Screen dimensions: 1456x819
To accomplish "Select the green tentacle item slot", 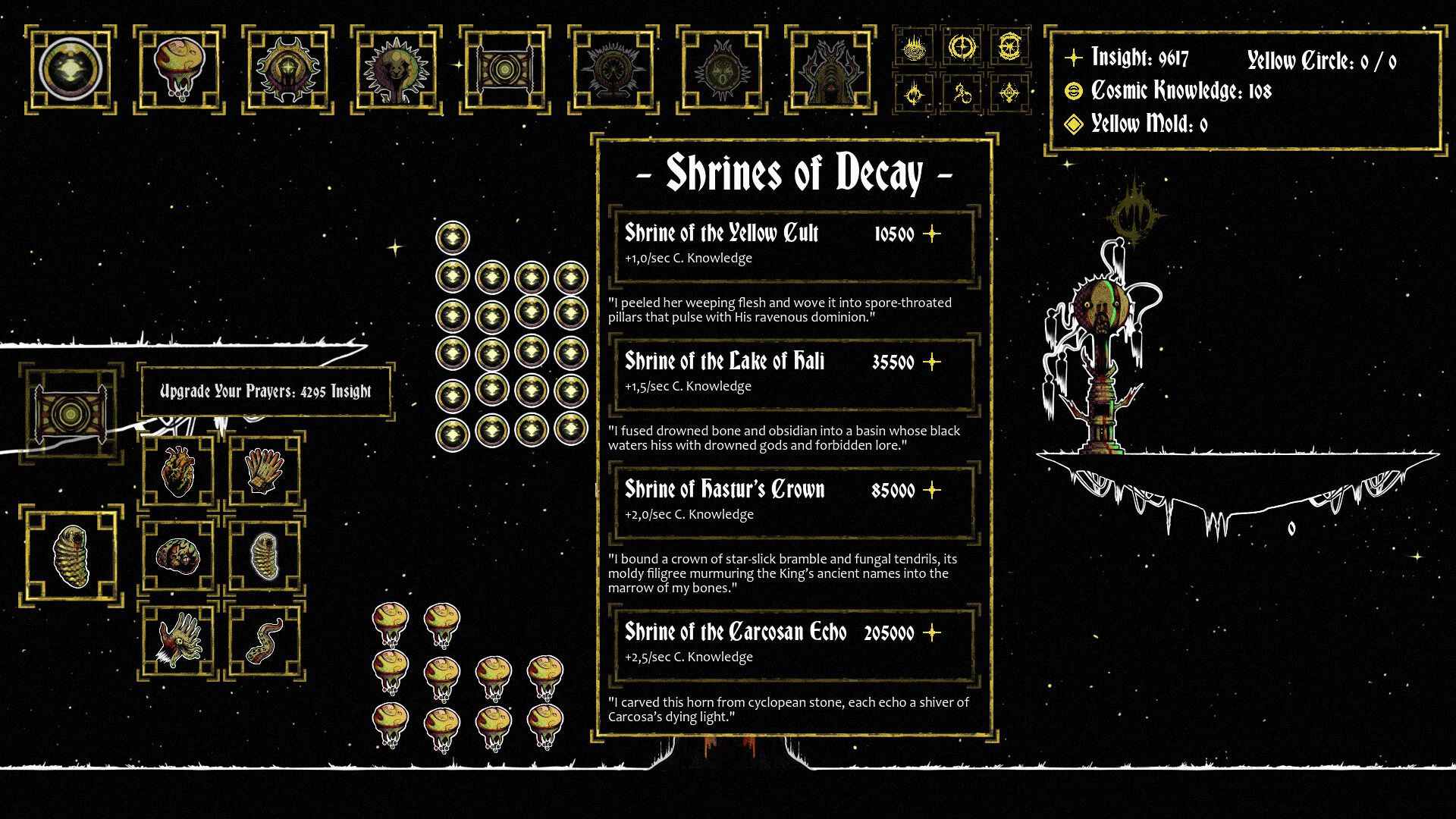I will click(x=265, y=641).
